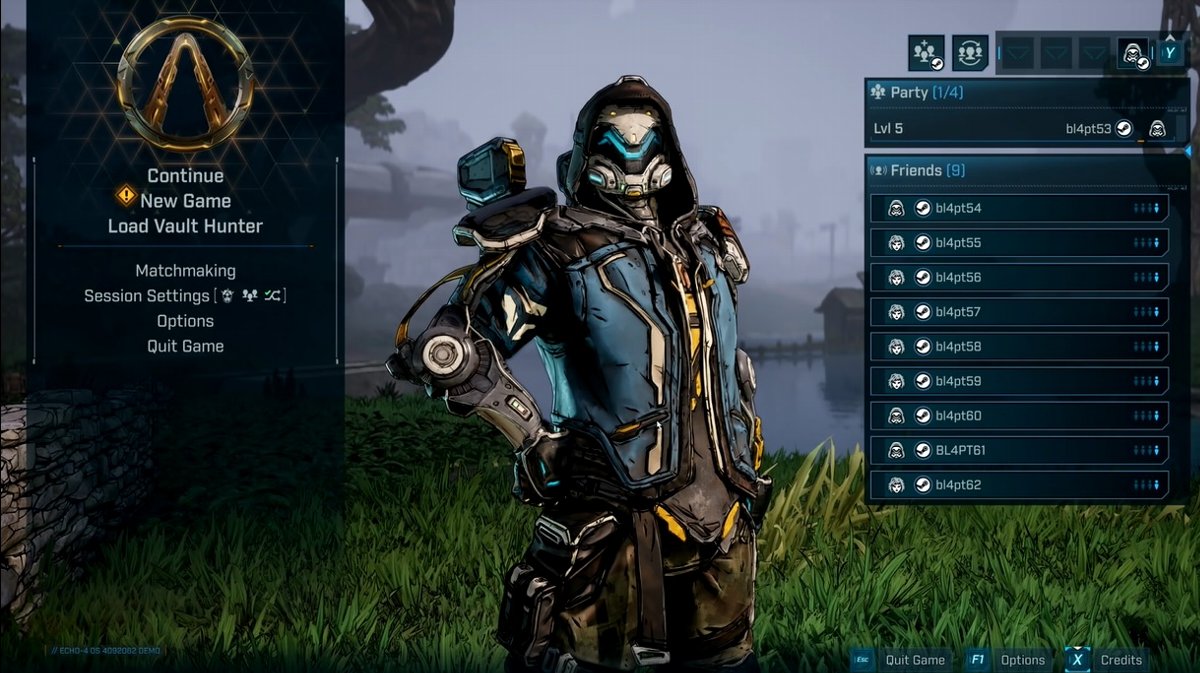1200x673 pixels.
Task: Click the Credits button in the bottom bar
Action: (x=1109, y=660)
